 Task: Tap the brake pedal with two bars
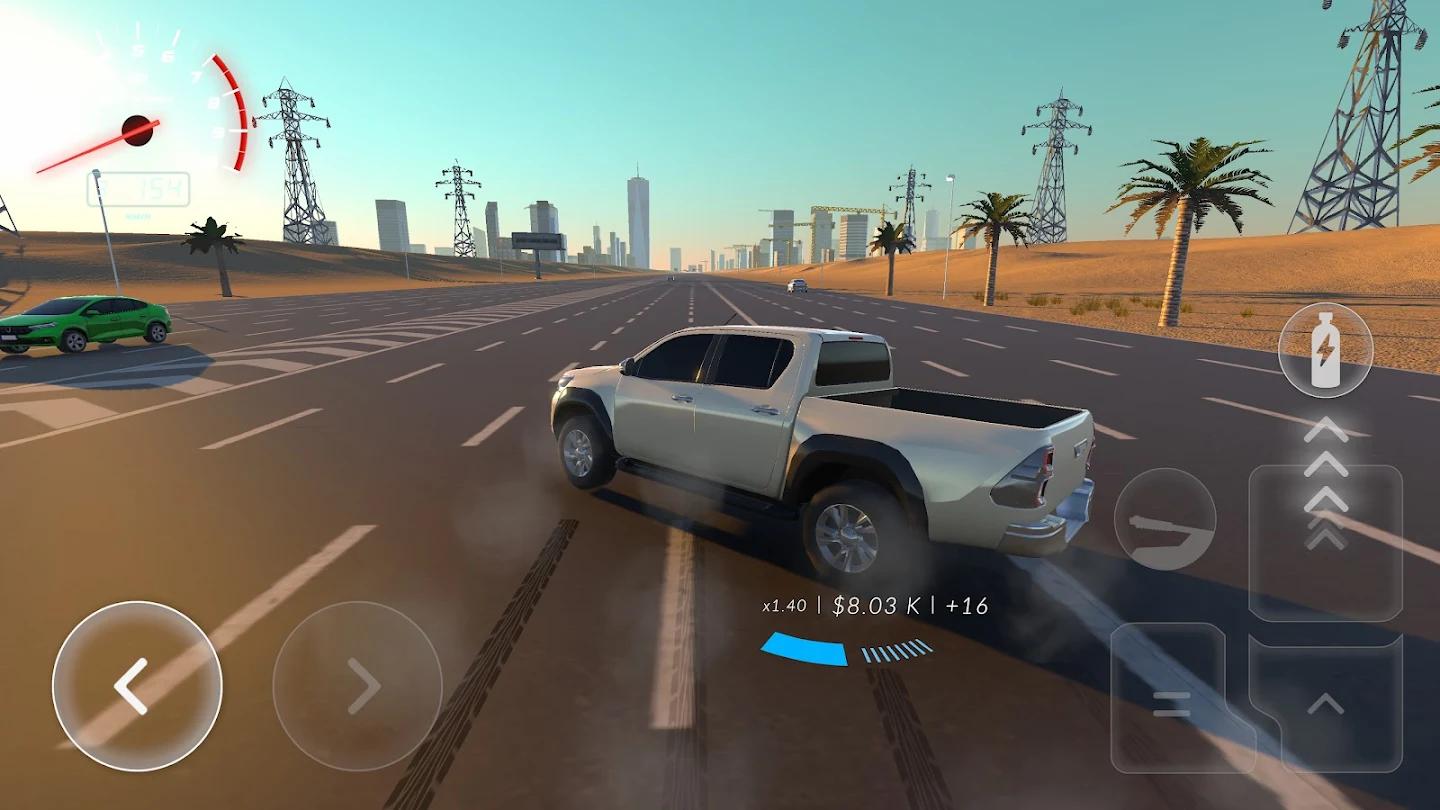tap(1170, 700)
